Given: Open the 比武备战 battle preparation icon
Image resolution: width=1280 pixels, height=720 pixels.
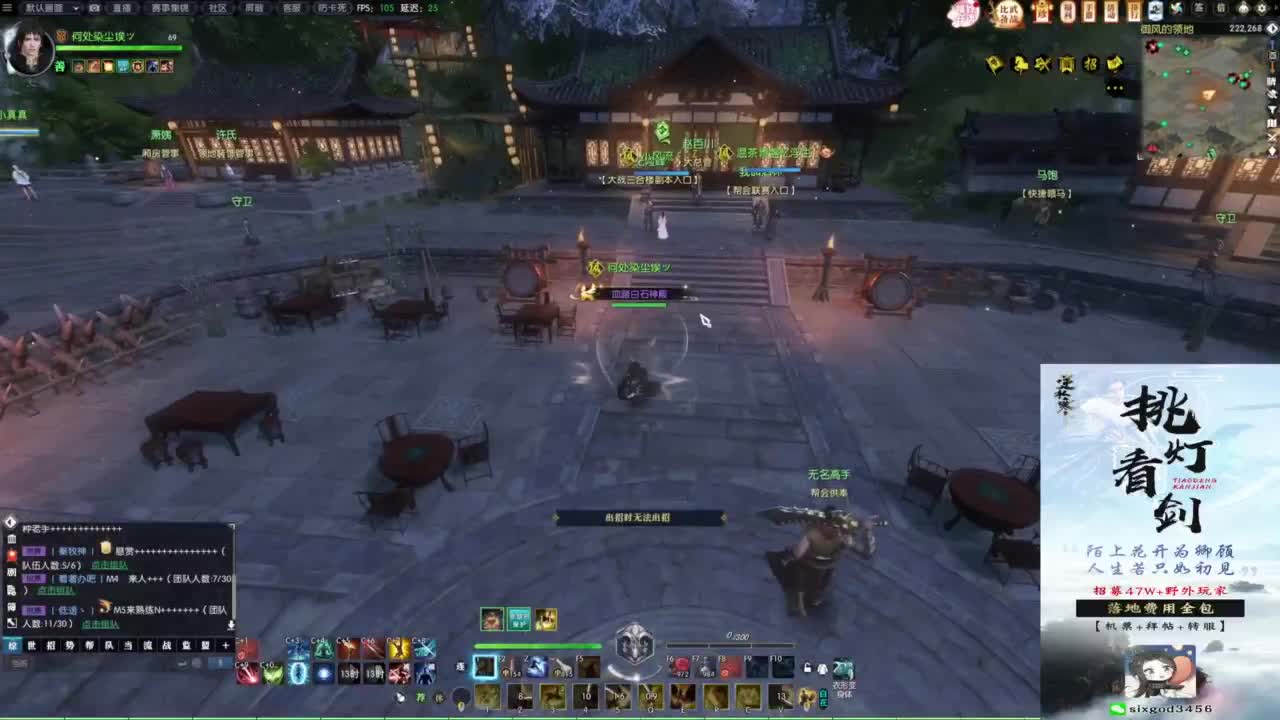Looking at the screenshot, I should click(x=1009, y=14).
